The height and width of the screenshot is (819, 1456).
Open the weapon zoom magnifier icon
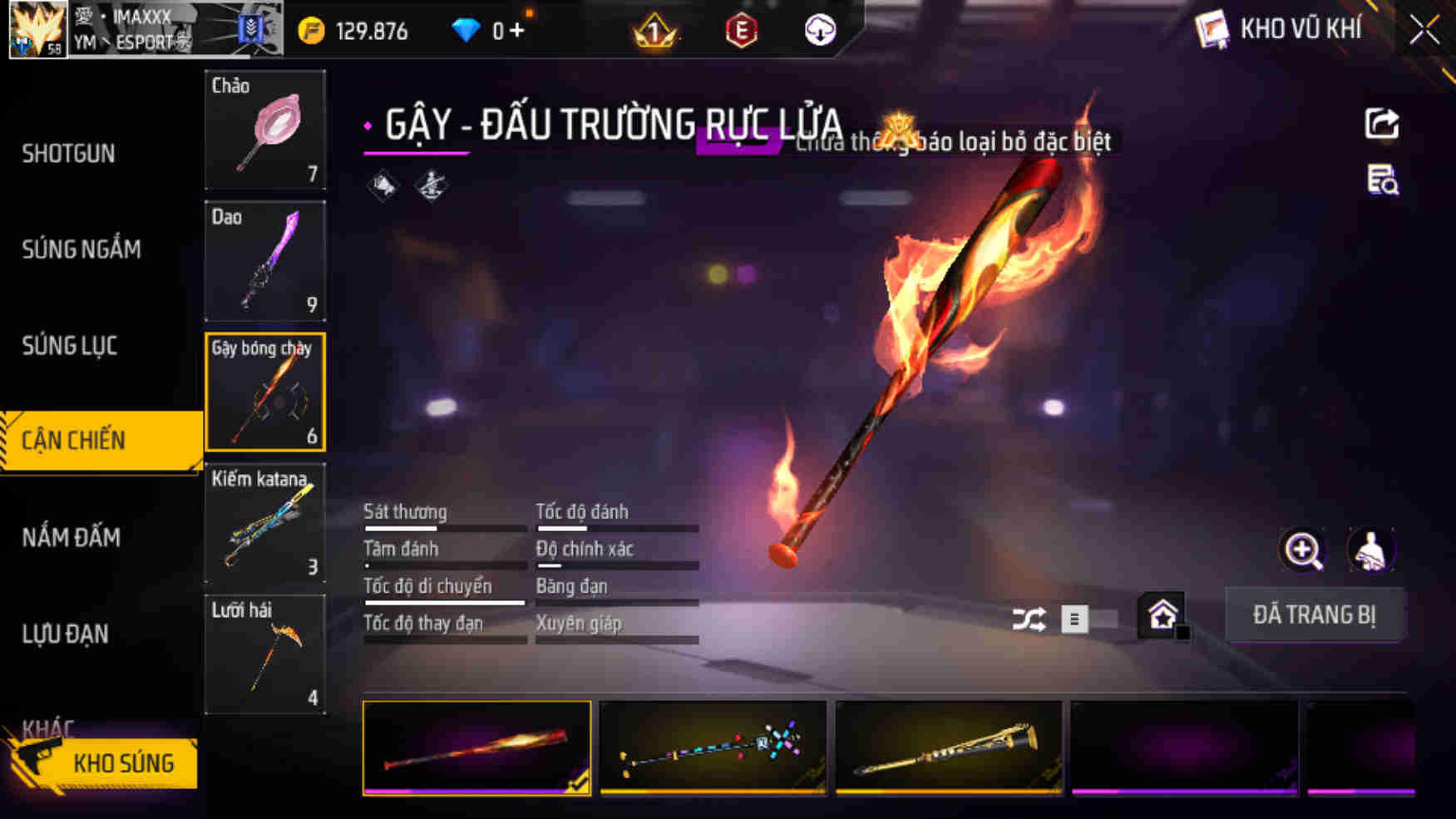[x=1302, y=550]
